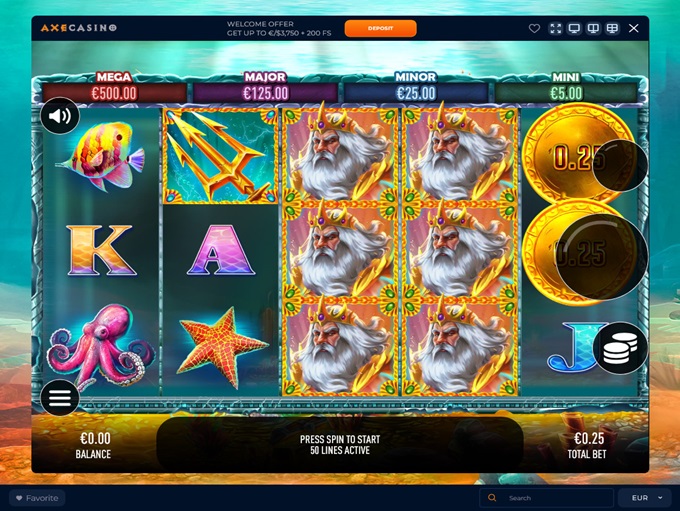Toggle the sound speaker button
The width and height of the screenshot is (680, 511).
point(60,116)
